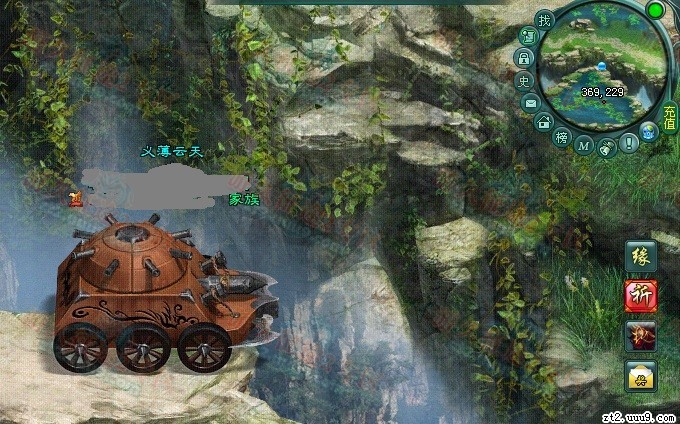Click the horn icon under the minimap
Viewport: 680px width, 424px height.
pyautogui.click(x=606, y=146)
